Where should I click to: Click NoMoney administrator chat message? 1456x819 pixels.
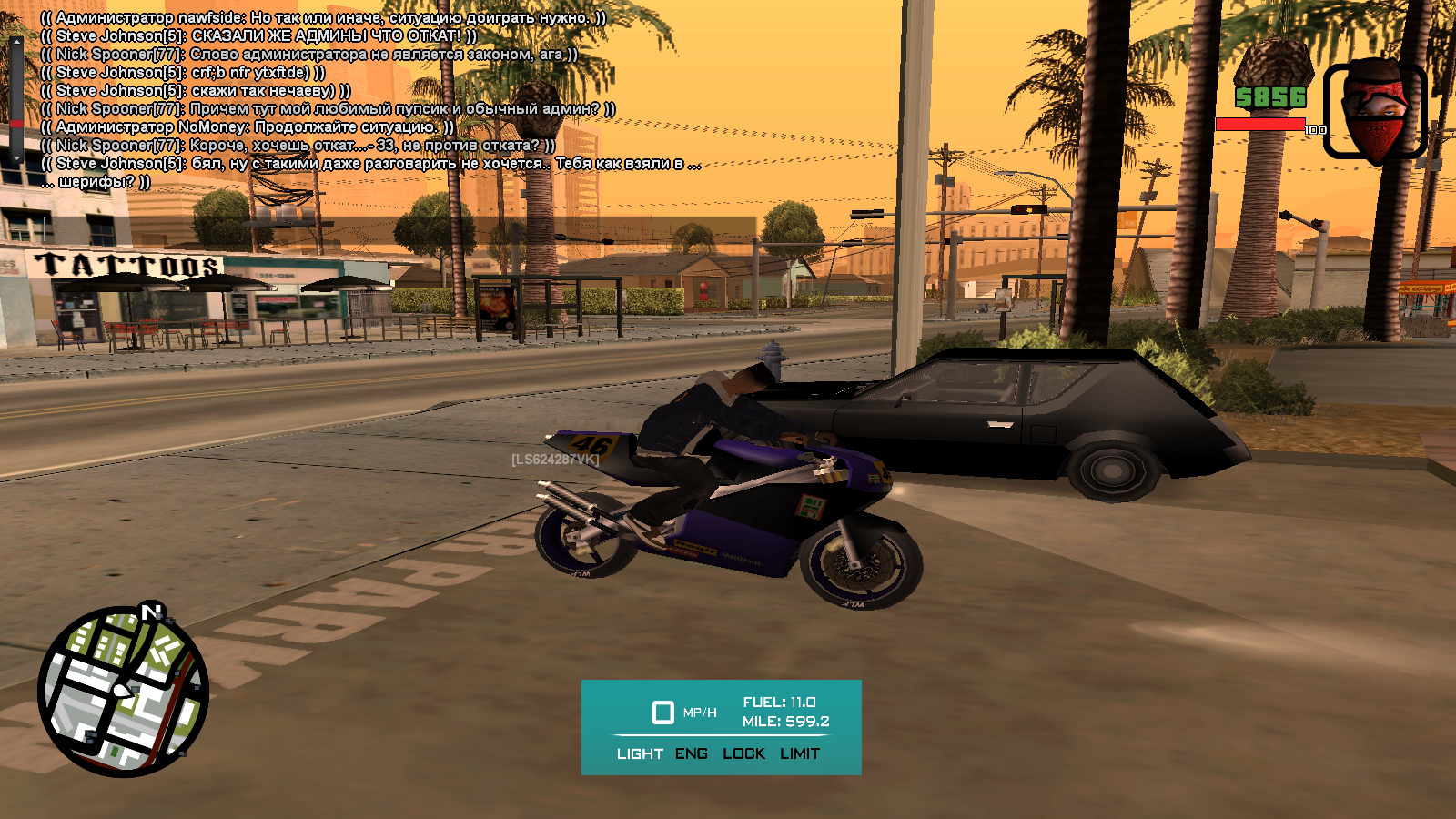pos(248,127)
